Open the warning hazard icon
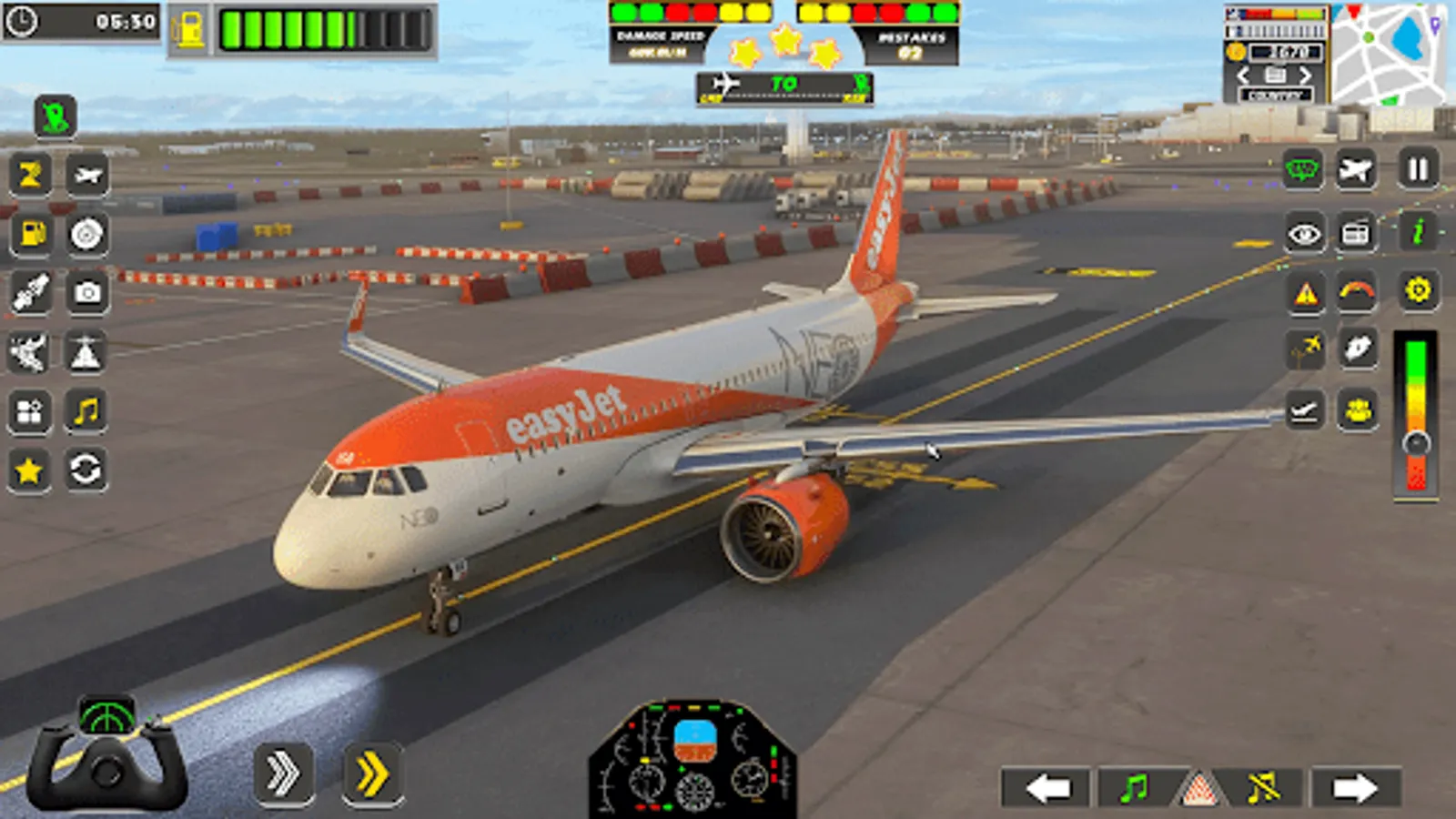Screen dimensions: 1456x819 point(1304,291)
